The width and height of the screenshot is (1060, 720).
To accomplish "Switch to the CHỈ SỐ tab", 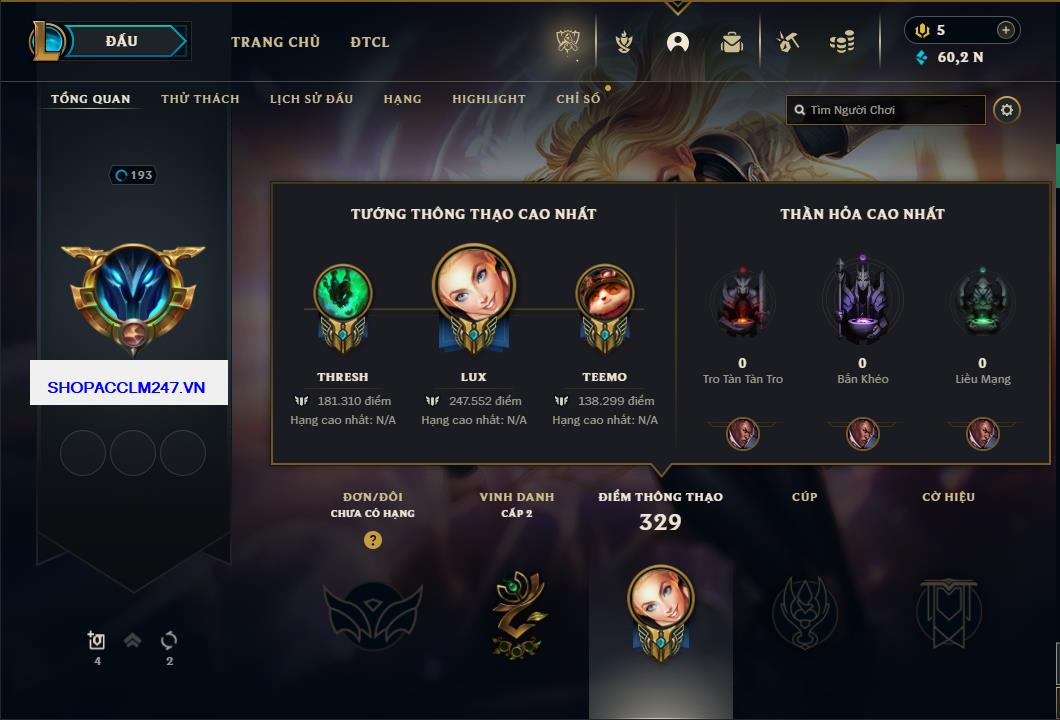I will click(578, 99).
